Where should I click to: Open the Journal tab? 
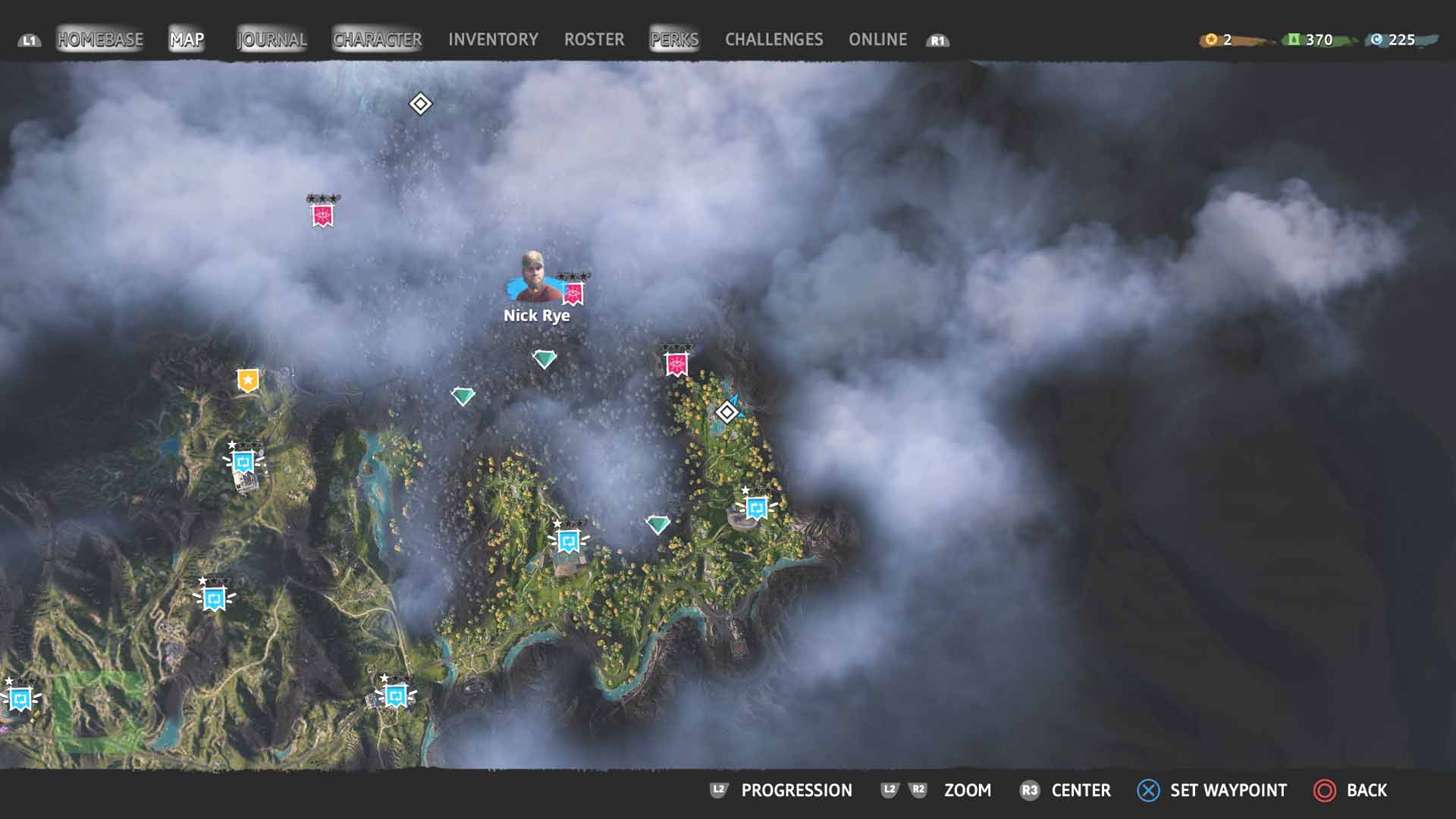[x=271, y=39]
